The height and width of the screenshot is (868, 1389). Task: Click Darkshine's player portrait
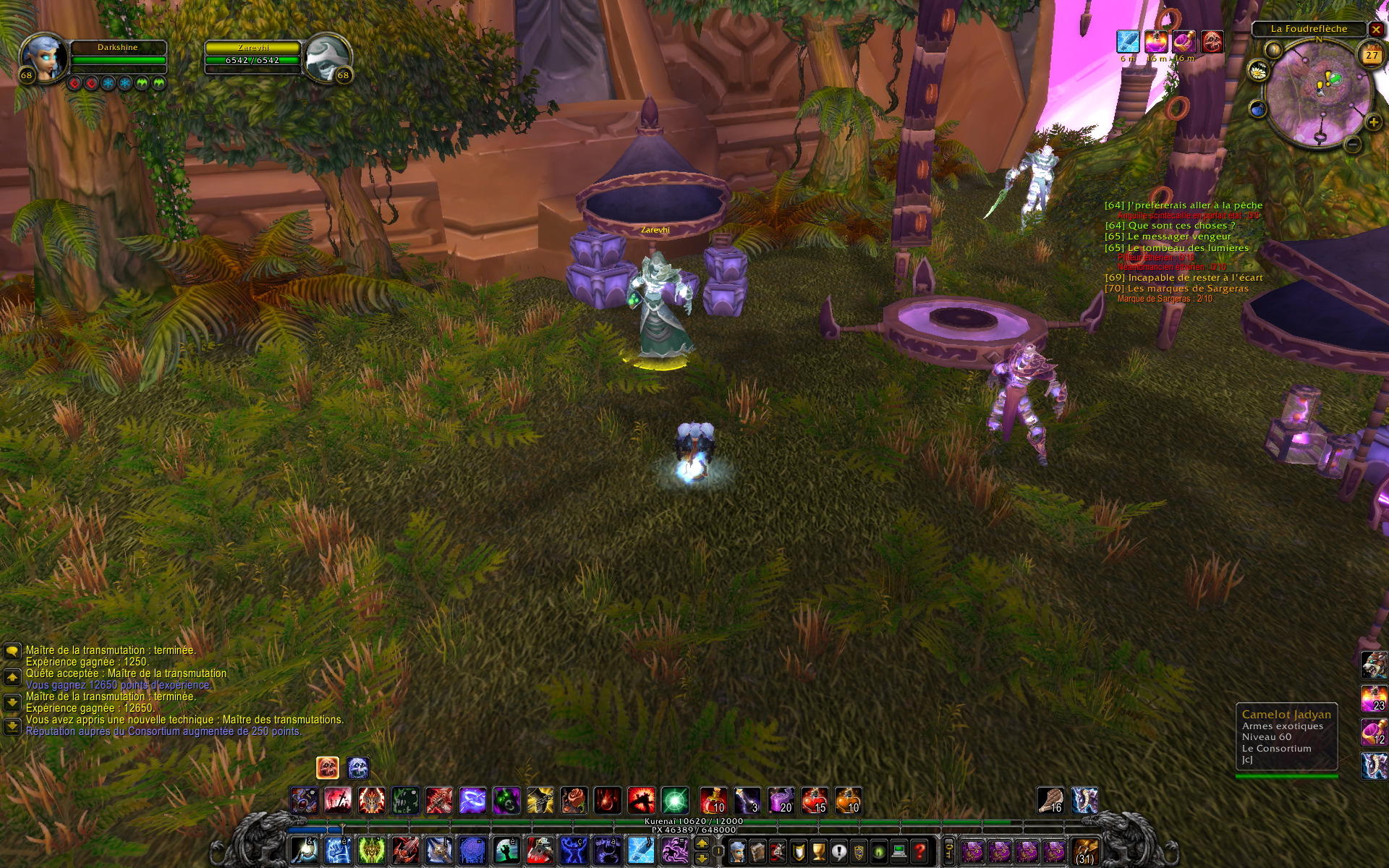44,56
